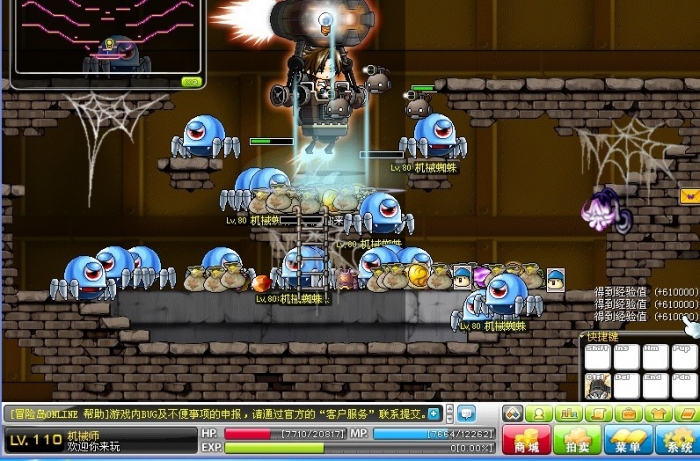Open the 菜单 menu
Screen dimensions: 700x461
tap(629, 440)
